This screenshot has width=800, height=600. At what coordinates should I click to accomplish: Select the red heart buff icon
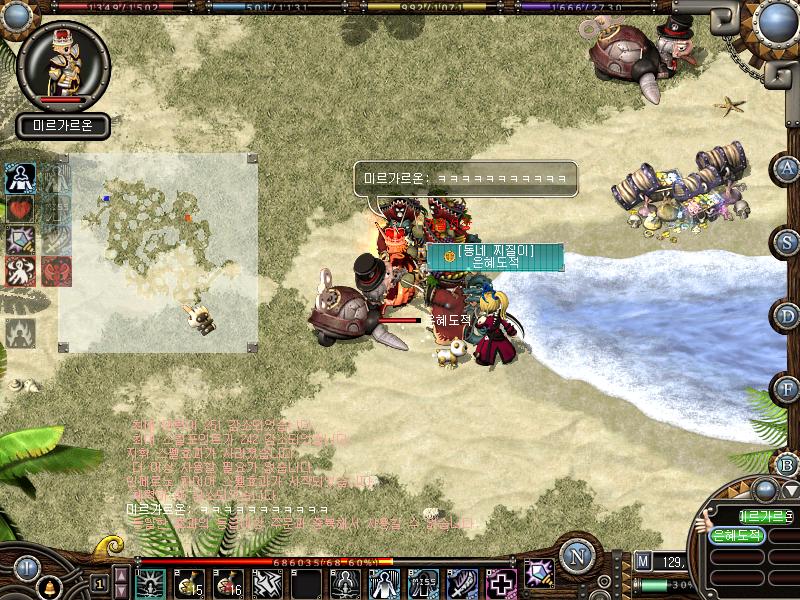20,210
